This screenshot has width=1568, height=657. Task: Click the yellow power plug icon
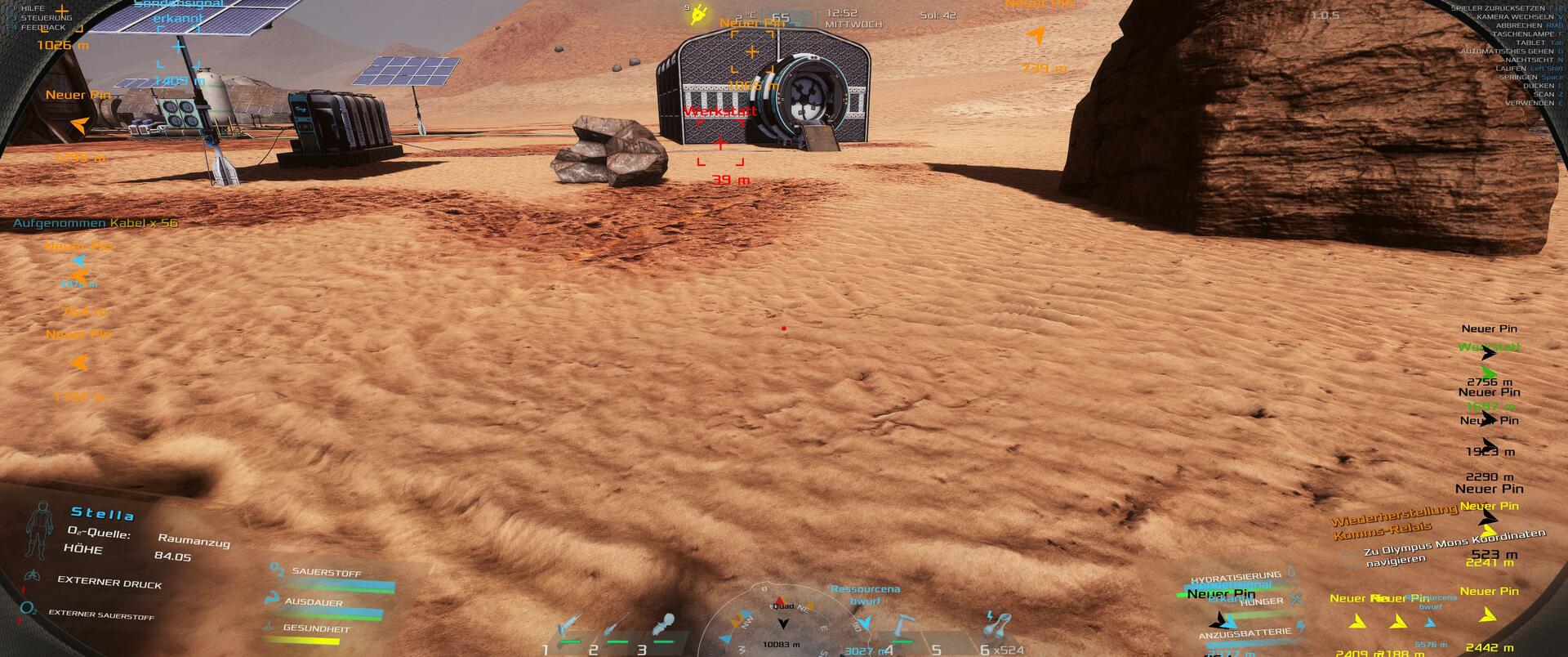[x=699, y=14]
